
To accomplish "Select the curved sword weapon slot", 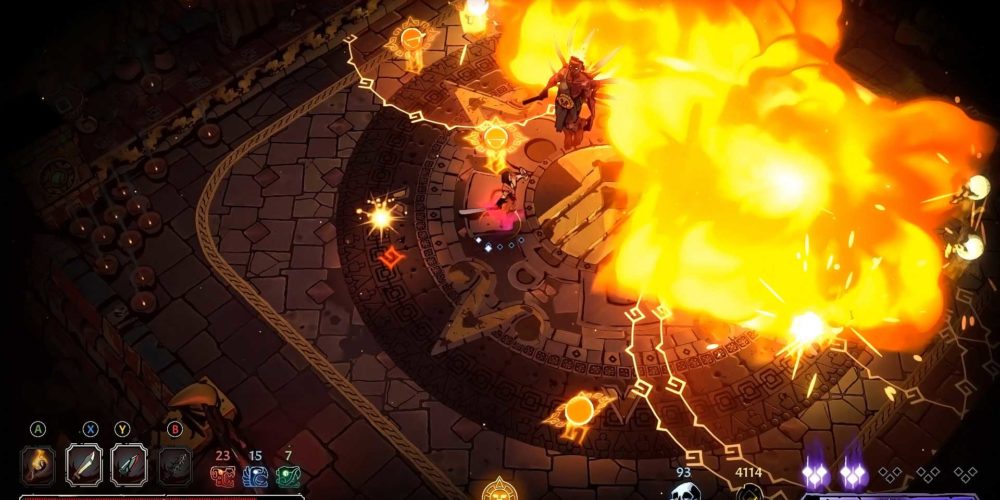I will pos(84,465).
